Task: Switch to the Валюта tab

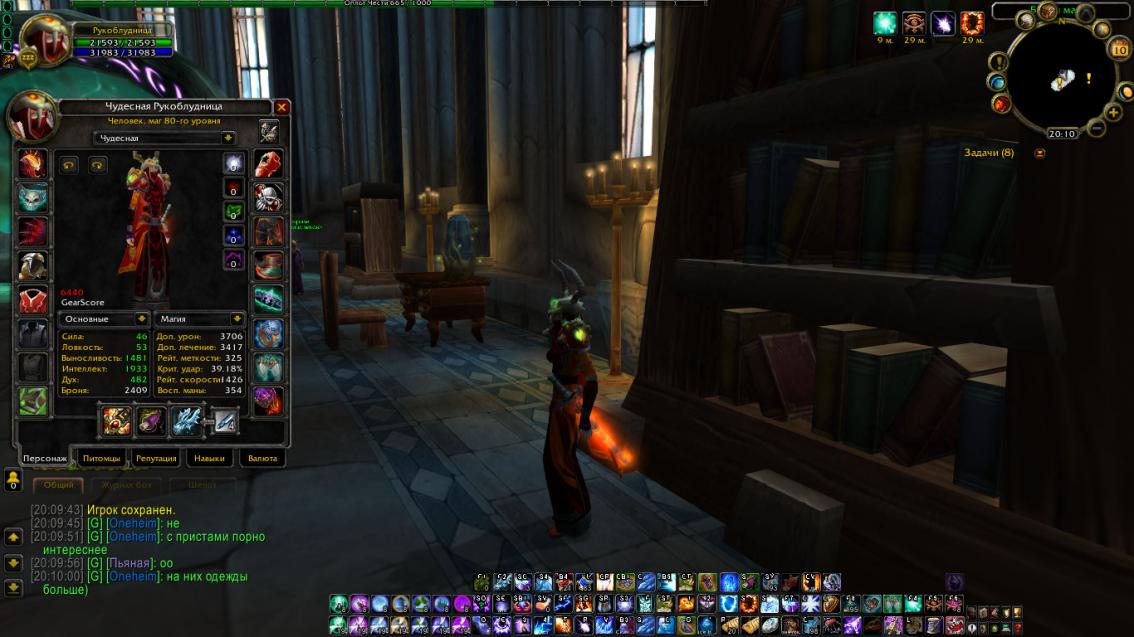Action: [x=262, y=458]
